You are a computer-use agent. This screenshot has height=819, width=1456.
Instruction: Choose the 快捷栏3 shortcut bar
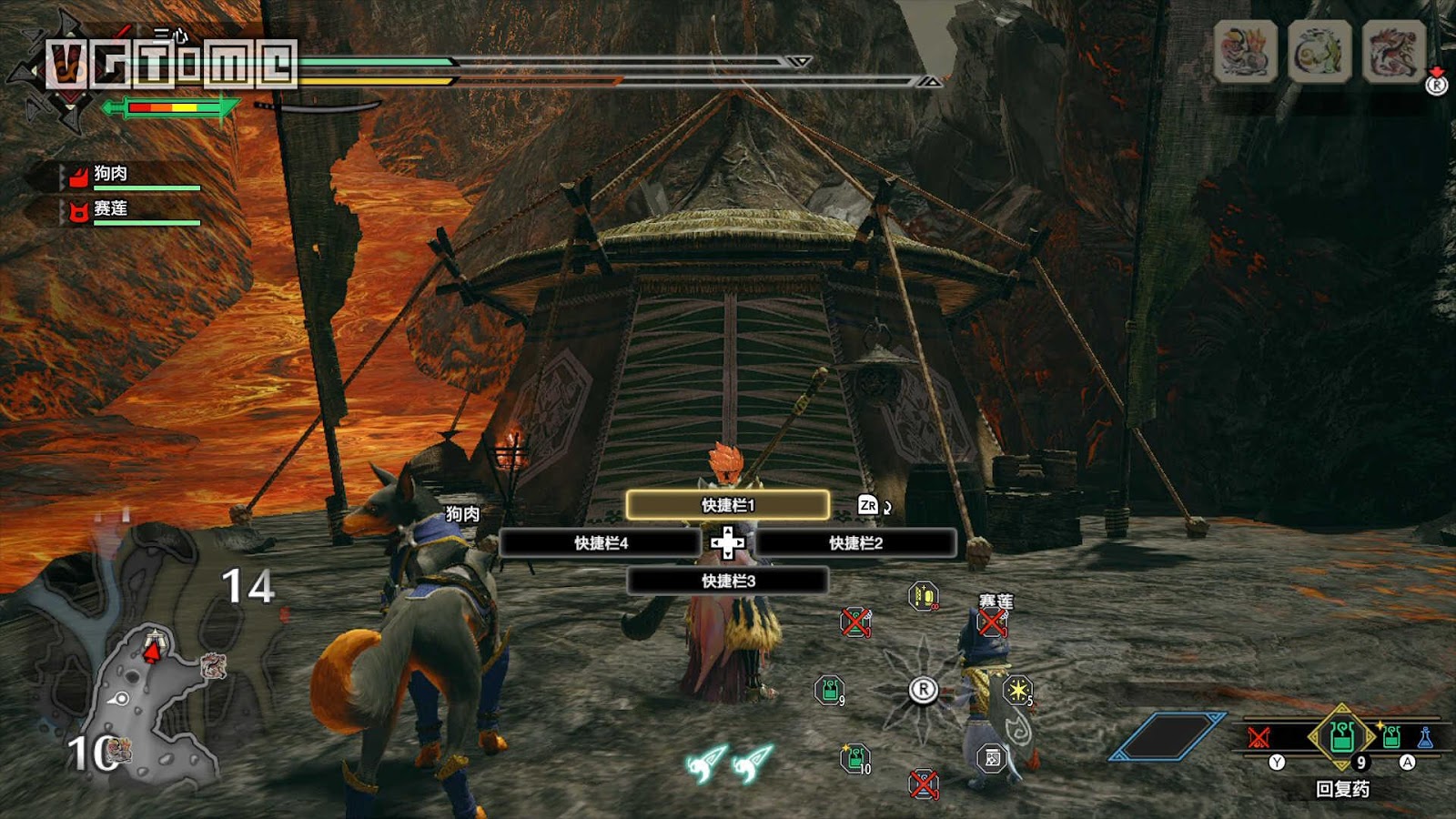click(727, 581)
